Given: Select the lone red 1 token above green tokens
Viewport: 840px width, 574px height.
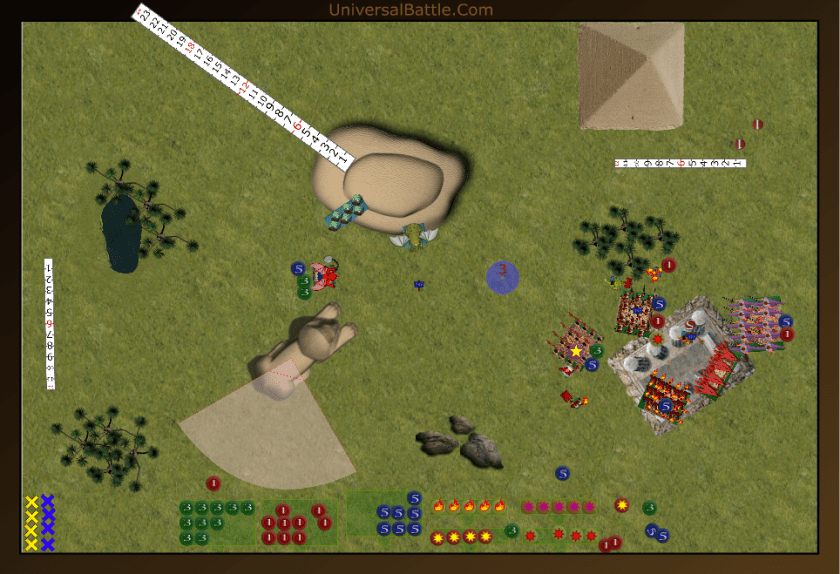Looking at the screenshot, I should click(213, 483).
